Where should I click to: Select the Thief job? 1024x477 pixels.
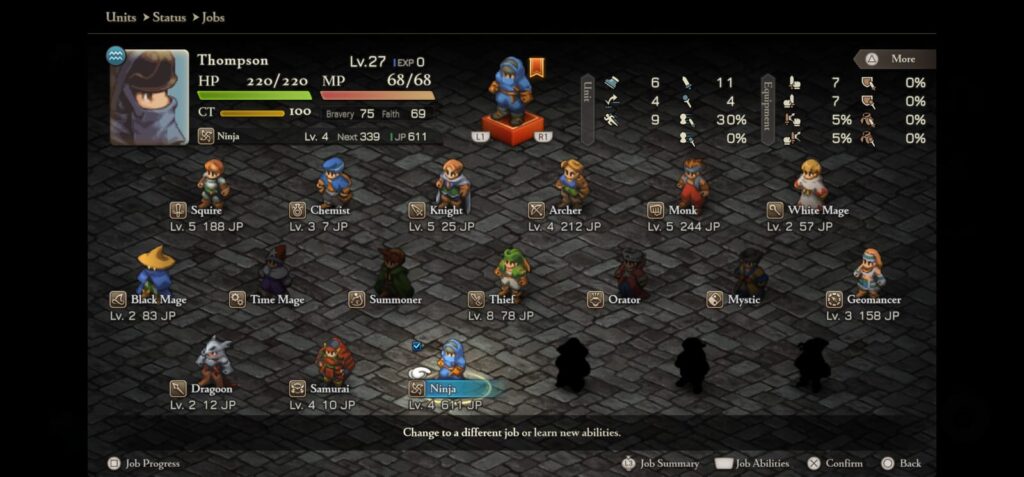(x=511, y=273)
